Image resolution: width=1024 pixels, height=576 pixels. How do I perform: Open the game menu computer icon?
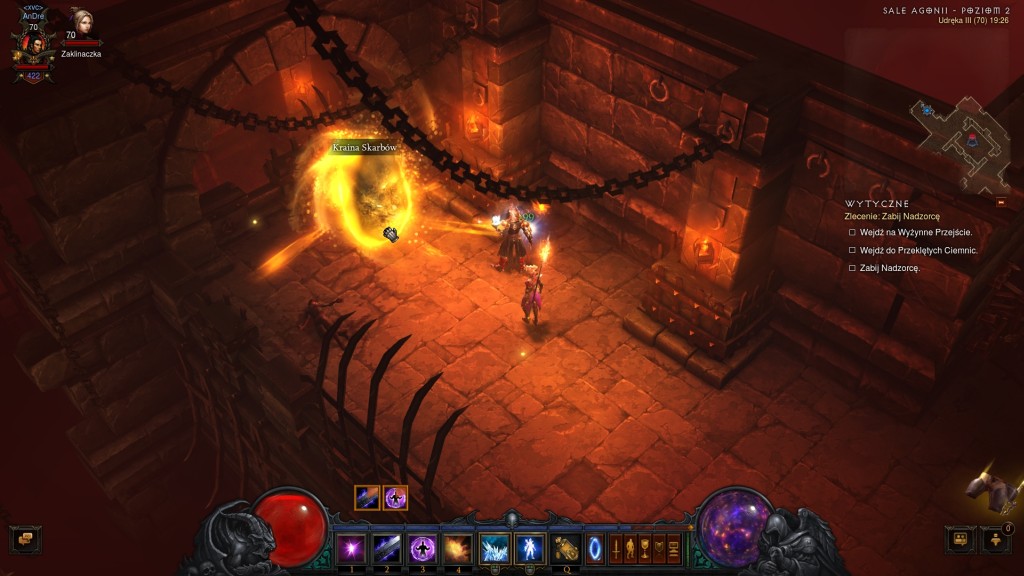coord(674,548)
